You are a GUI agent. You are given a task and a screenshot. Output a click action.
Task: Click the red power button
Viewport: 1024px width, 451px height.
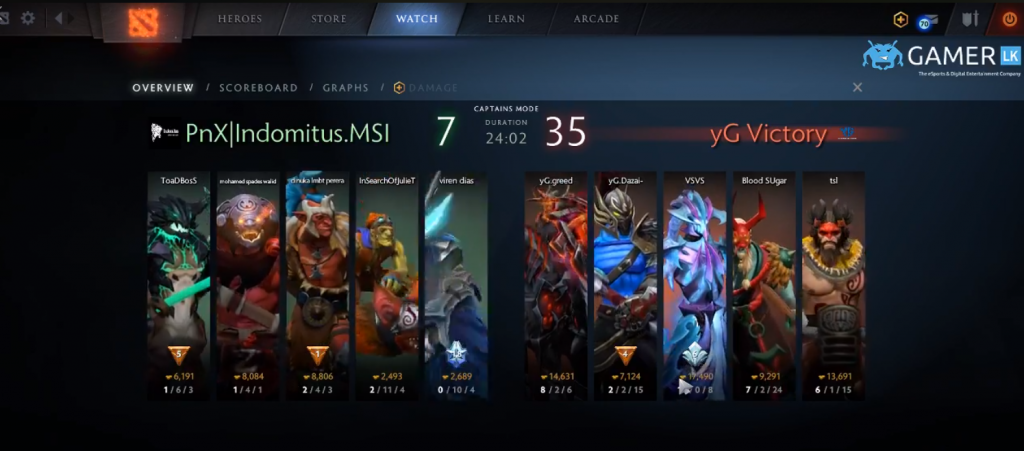click(x=1008, y=19)
